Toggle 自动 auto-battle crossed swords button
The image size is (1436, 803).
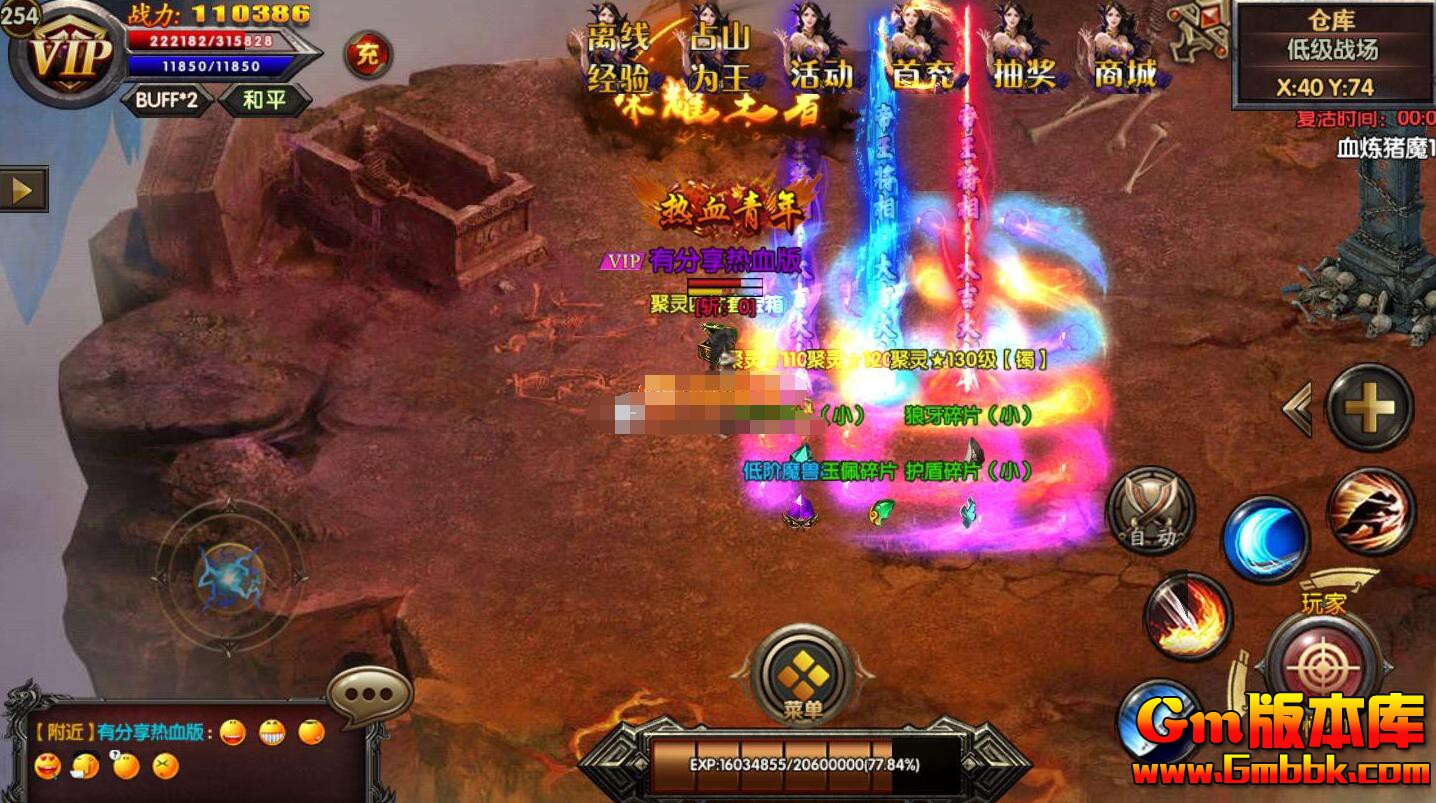1150,510
